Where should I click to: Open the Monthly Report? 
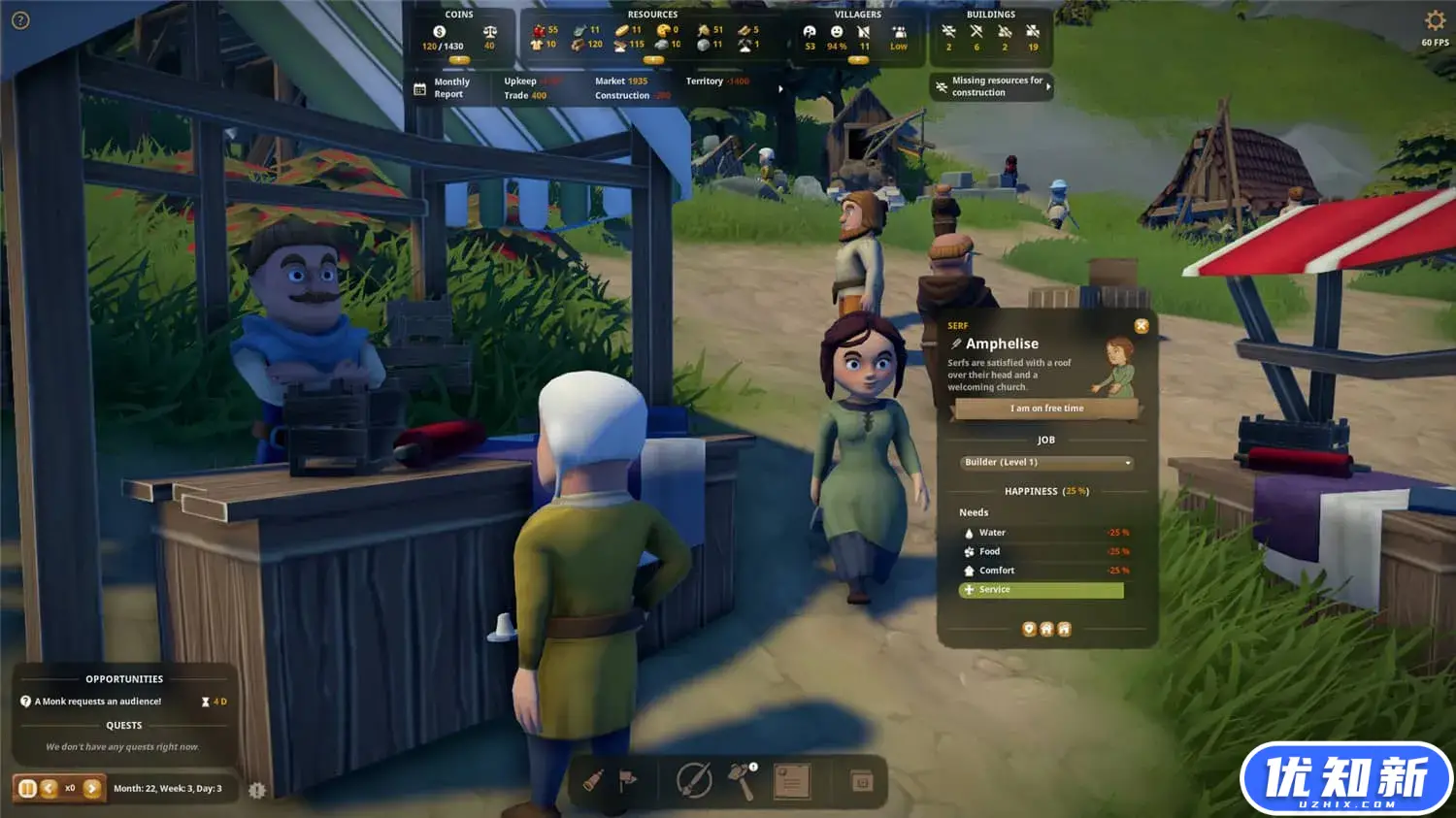(442, 88)
